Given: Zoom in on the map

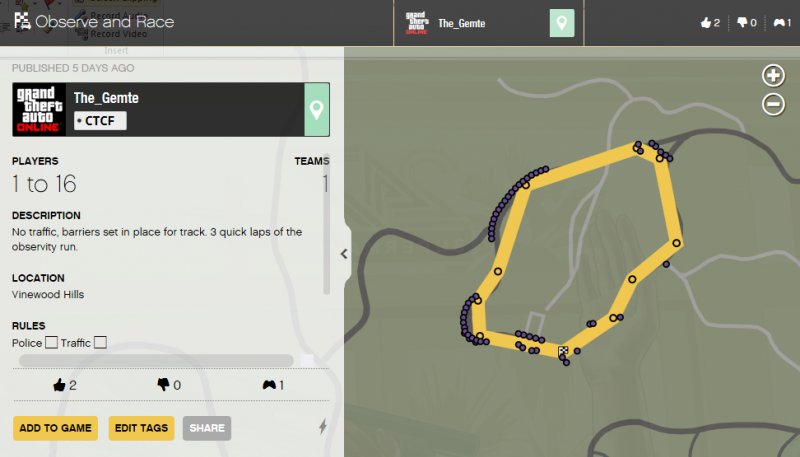Looking at the screenshot, I should point(773,75).
